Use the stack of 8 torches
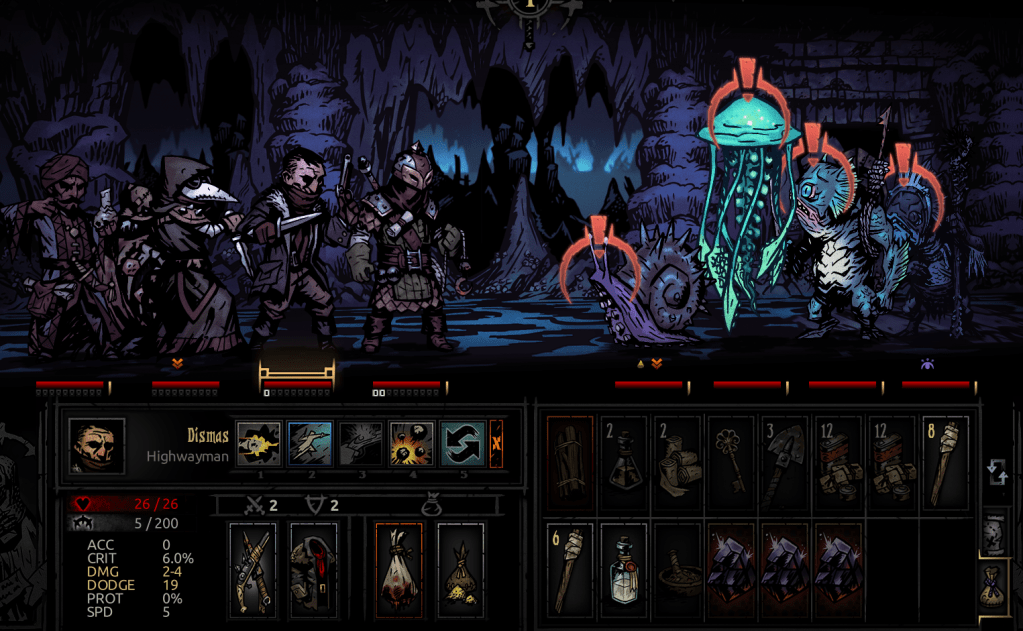The height and width of the screenshot is (631, 1023). (945, 459)
